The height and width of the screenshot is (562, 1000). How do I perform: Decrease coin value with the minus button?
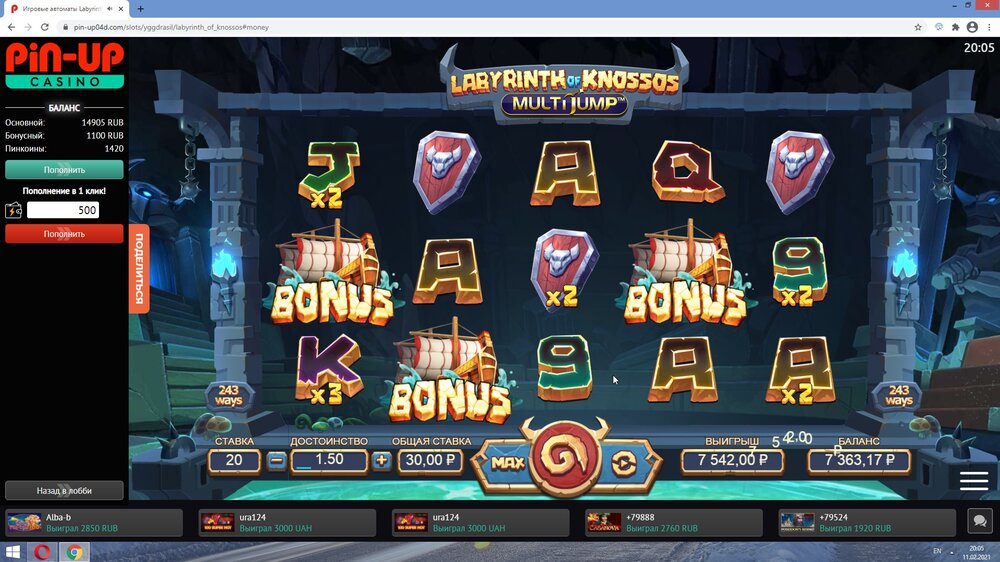[x=277, y=461]
